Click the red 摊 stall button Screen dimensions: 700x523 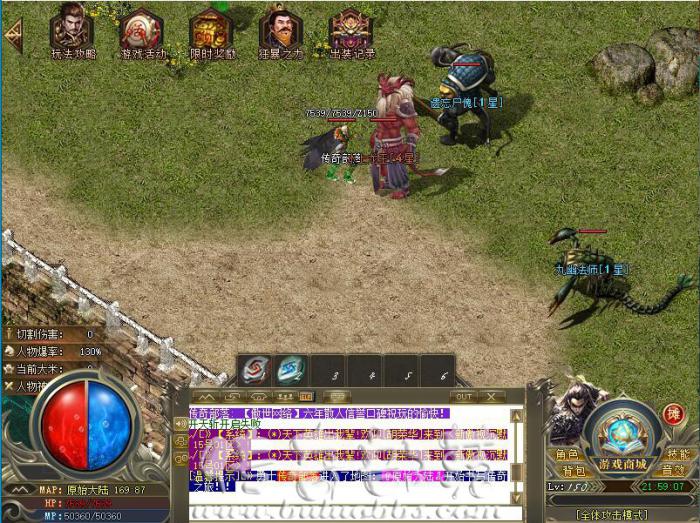[x=674, y=414]
